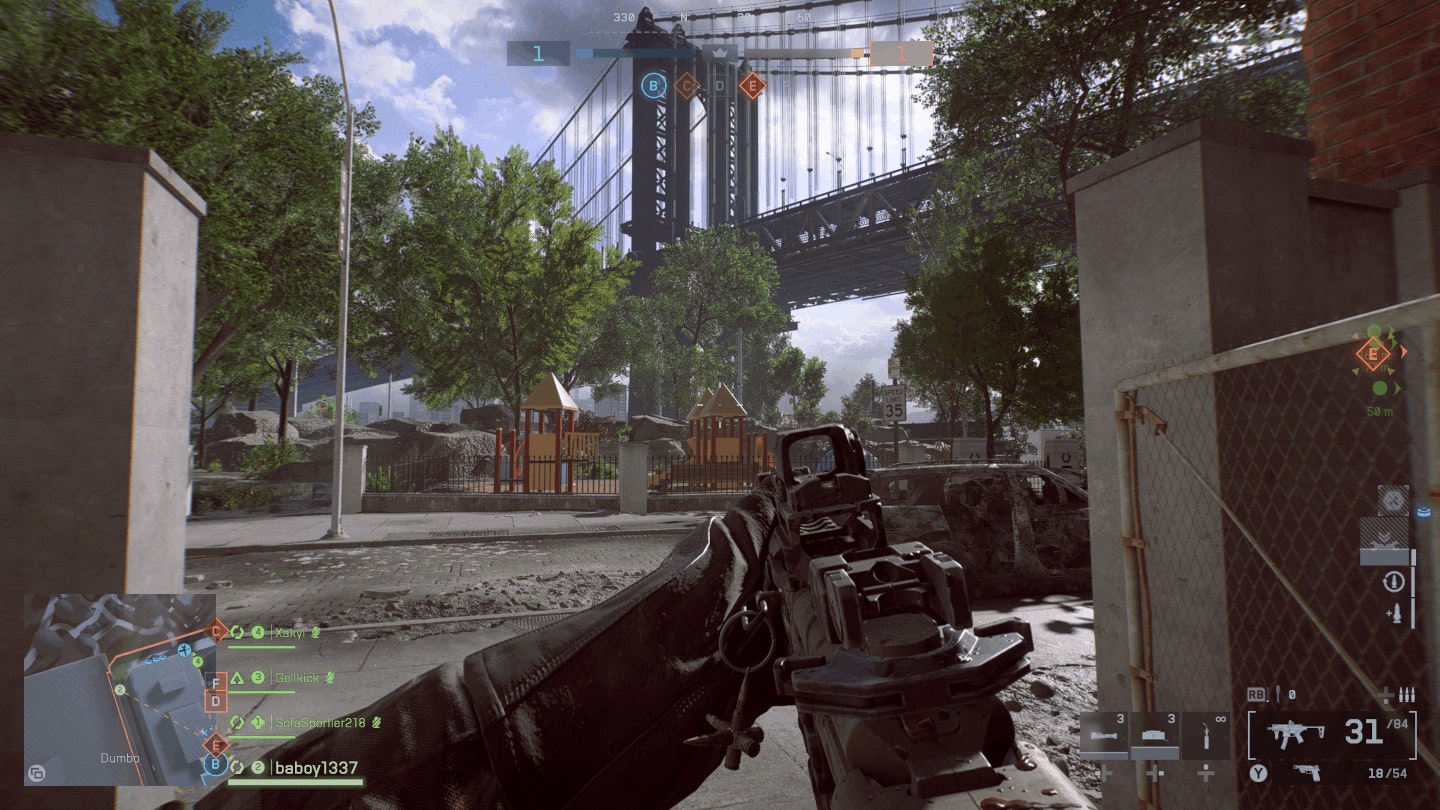Viewport: 1440px width, 810px height.
Task: Click the objective E marker on minimap edge
Action: 215,743
